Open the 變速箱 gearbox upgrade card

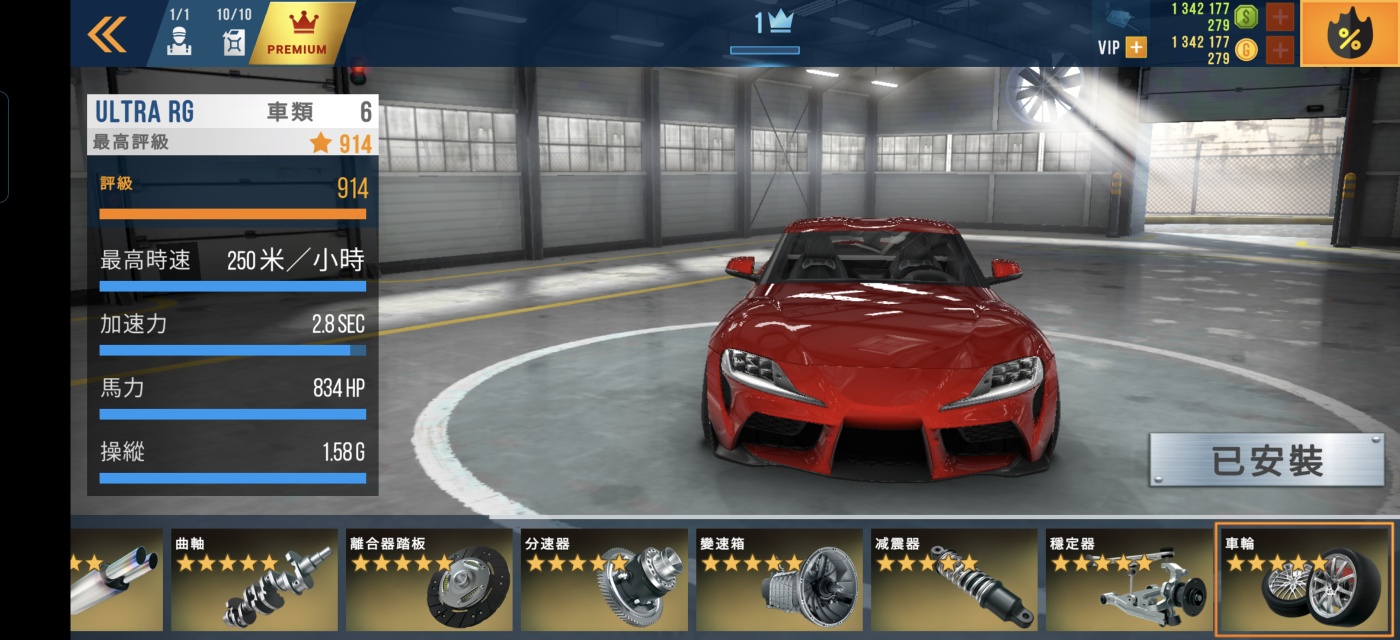pos(778,580)
